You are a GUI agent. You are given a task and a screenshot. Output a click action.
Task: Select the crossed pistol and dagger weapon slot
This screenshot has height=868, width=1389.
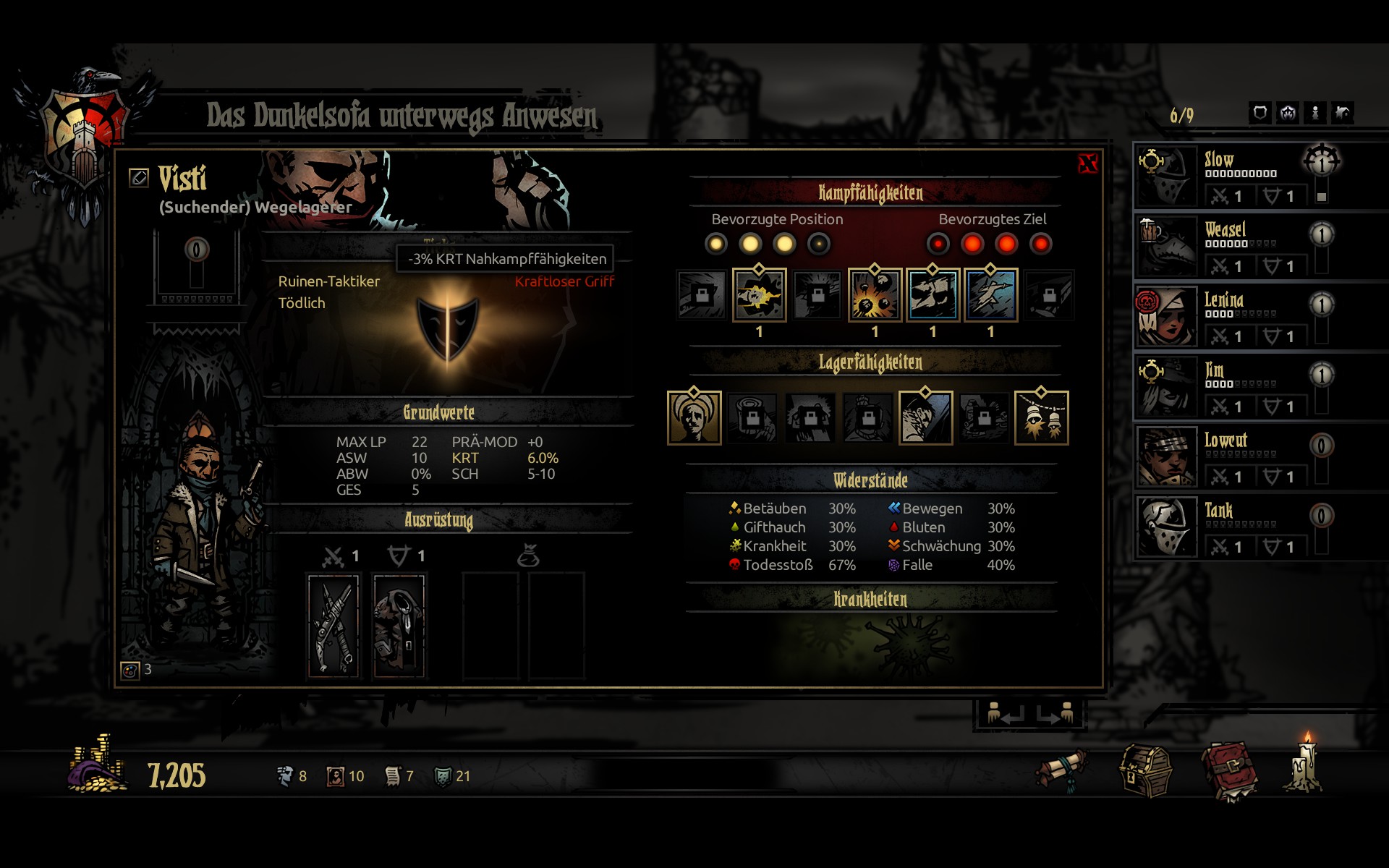(334, 625)
